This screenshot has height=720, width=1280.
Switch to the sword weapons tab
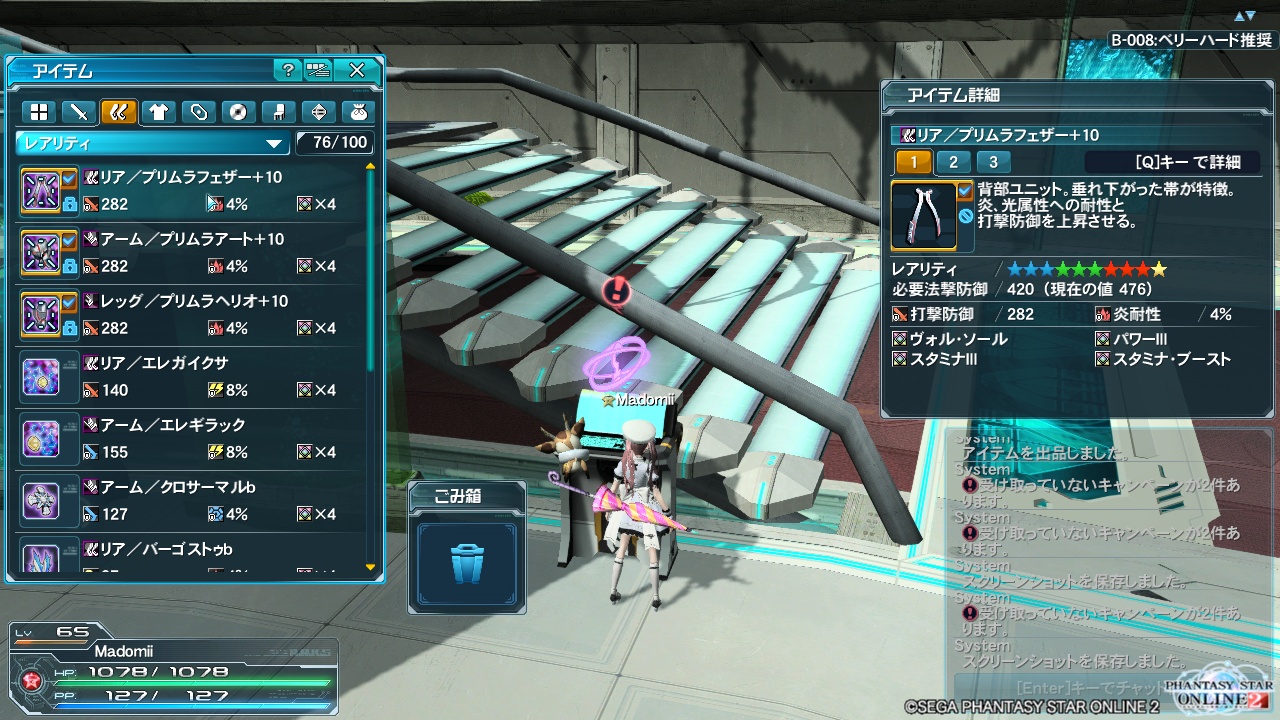point(78,111)
